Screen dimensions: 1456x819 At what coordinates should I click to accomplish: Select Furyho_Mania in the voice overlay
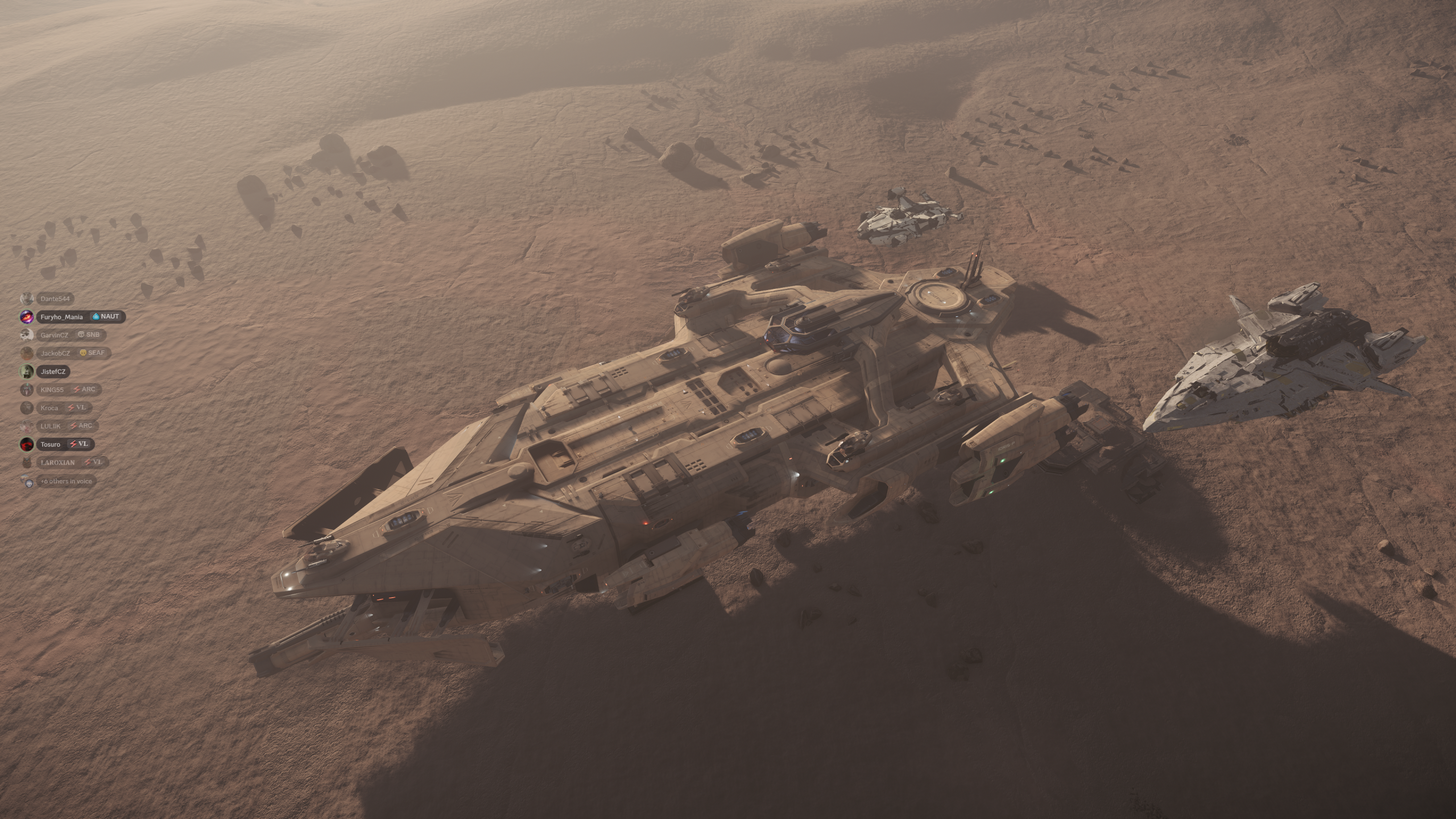61,317
